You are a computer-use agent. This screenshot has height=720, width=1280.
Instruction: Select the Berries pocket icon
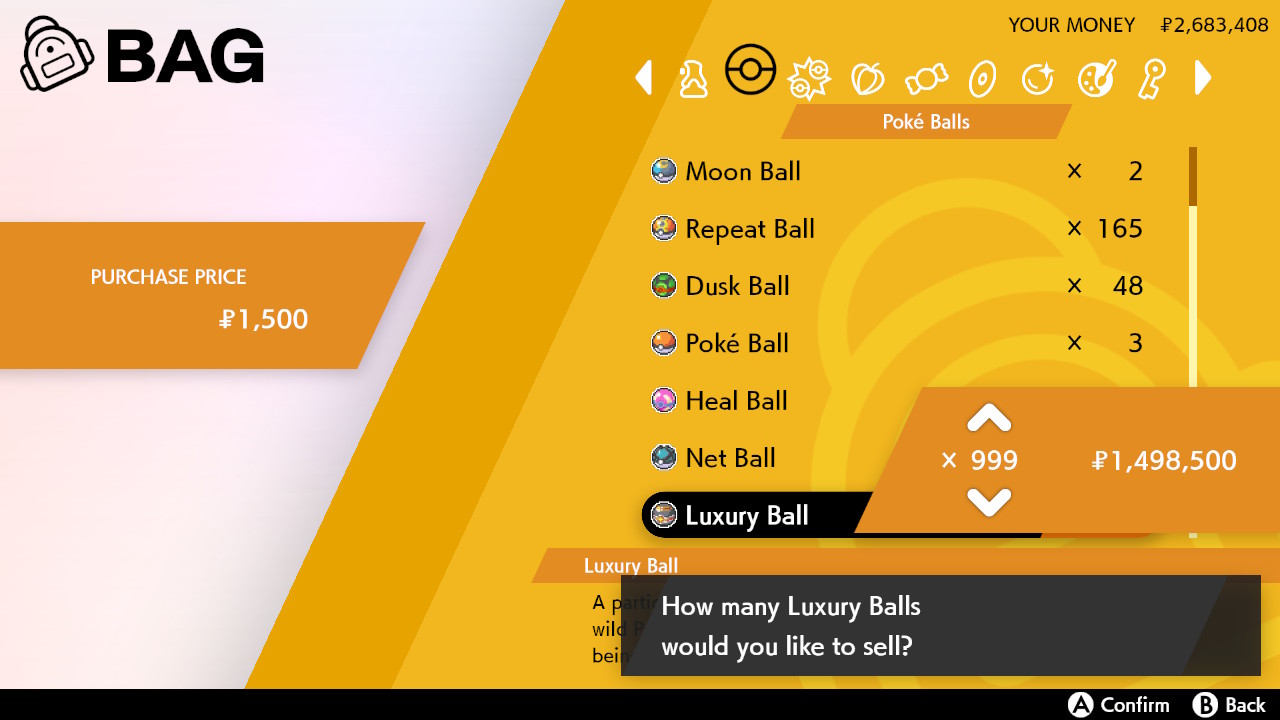tap(867, 78)
